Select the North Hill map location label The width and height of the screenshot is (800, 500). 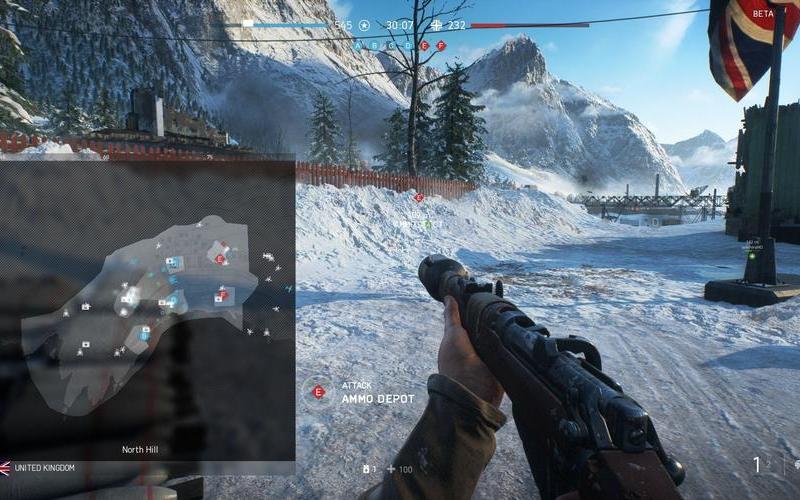pos(140,450)
